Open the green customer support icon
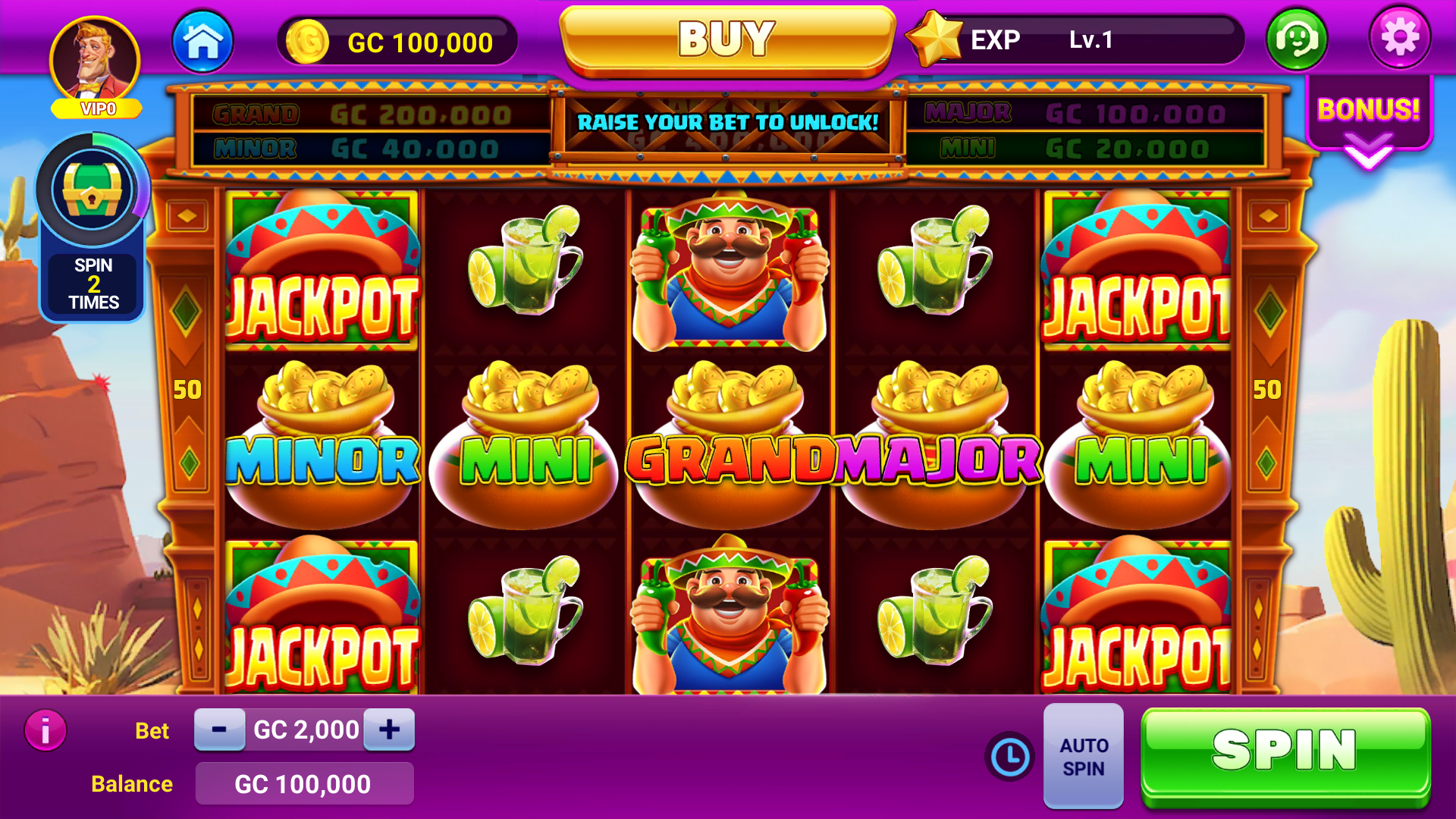 [1297, 39]
